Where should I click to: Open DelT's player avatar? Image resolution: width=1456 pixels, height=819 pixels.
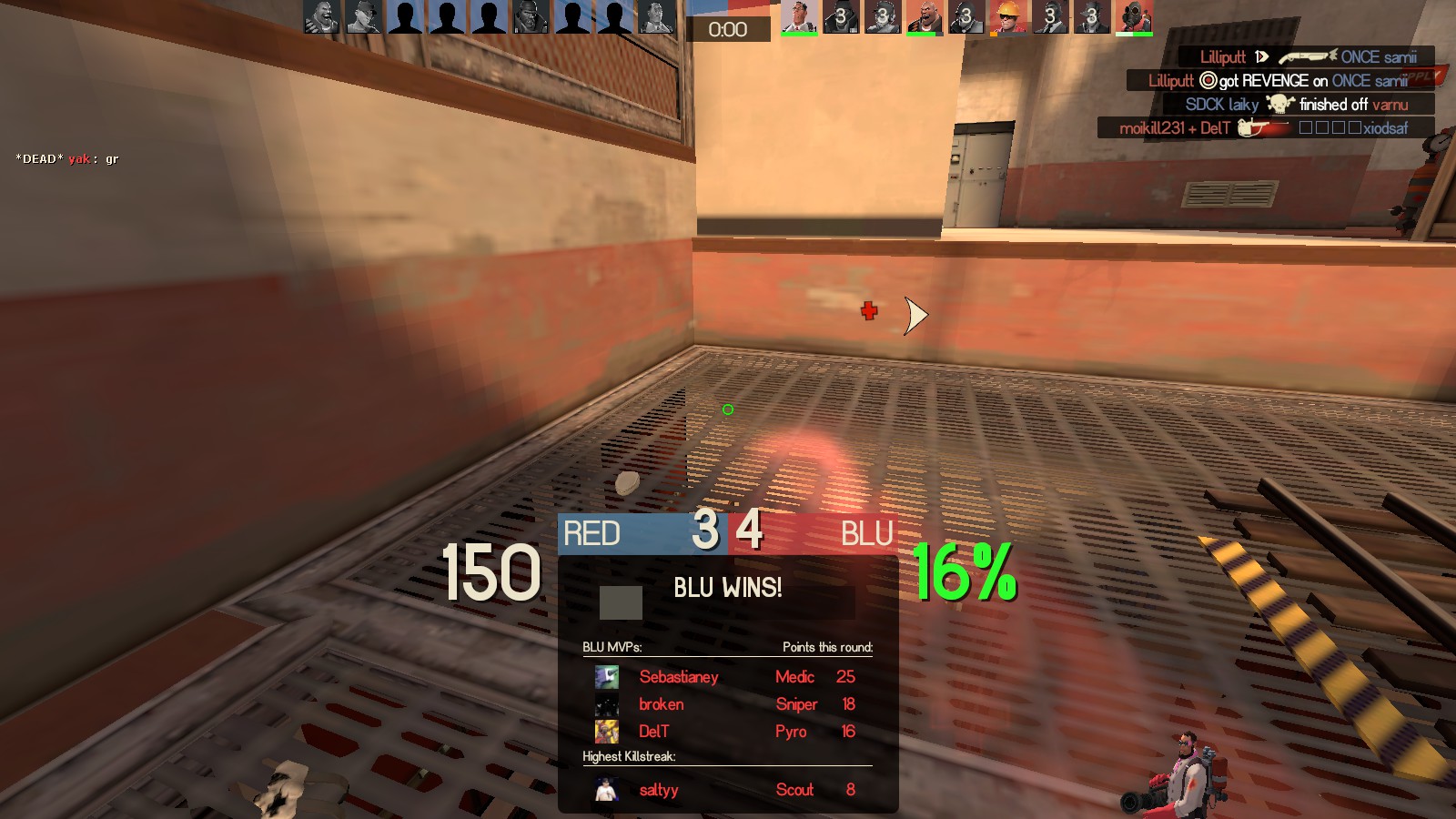607,732
